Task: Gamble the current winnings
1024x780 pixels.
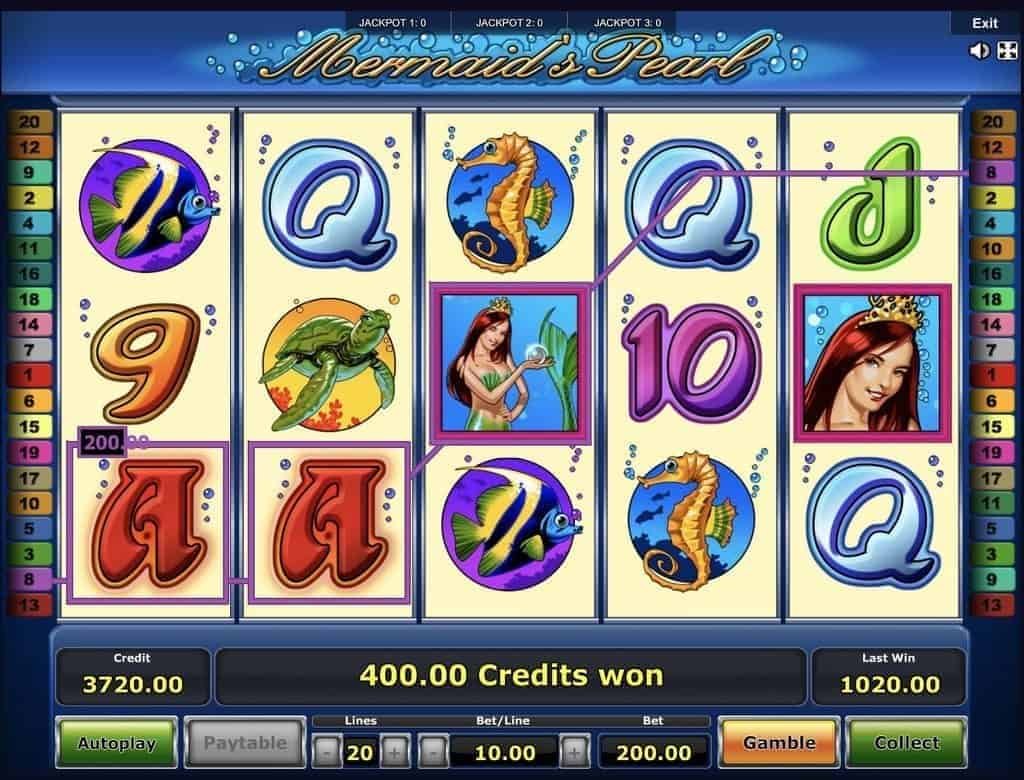Action: 778,743
